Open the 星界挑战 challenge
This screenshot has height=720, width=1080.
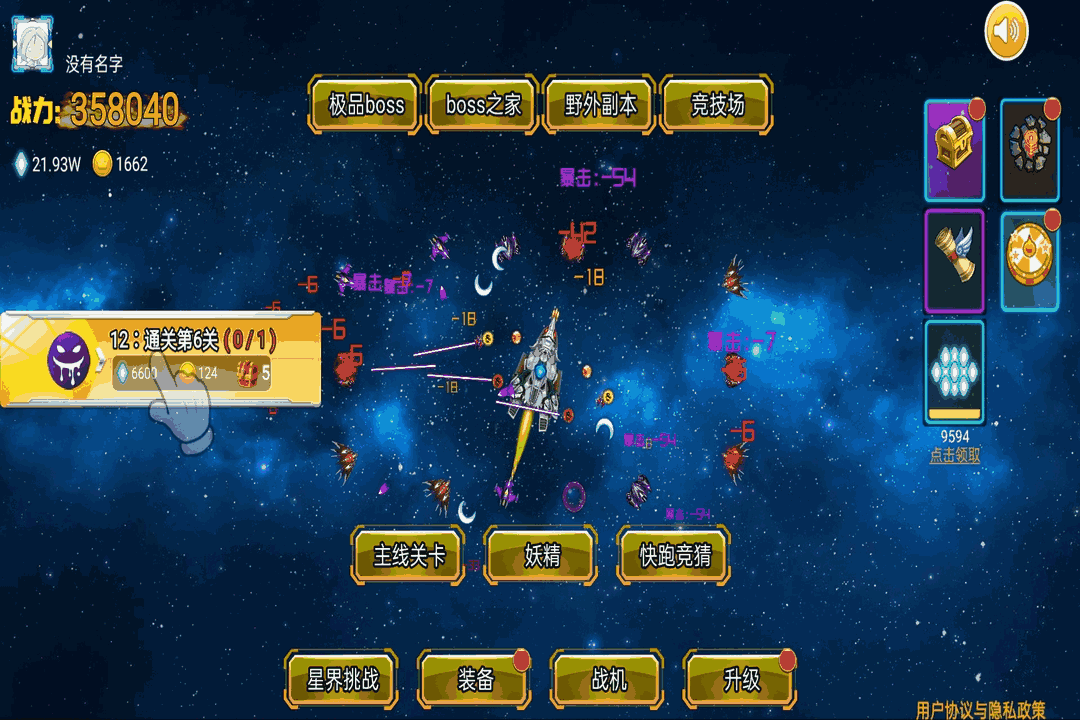(342, 681)
